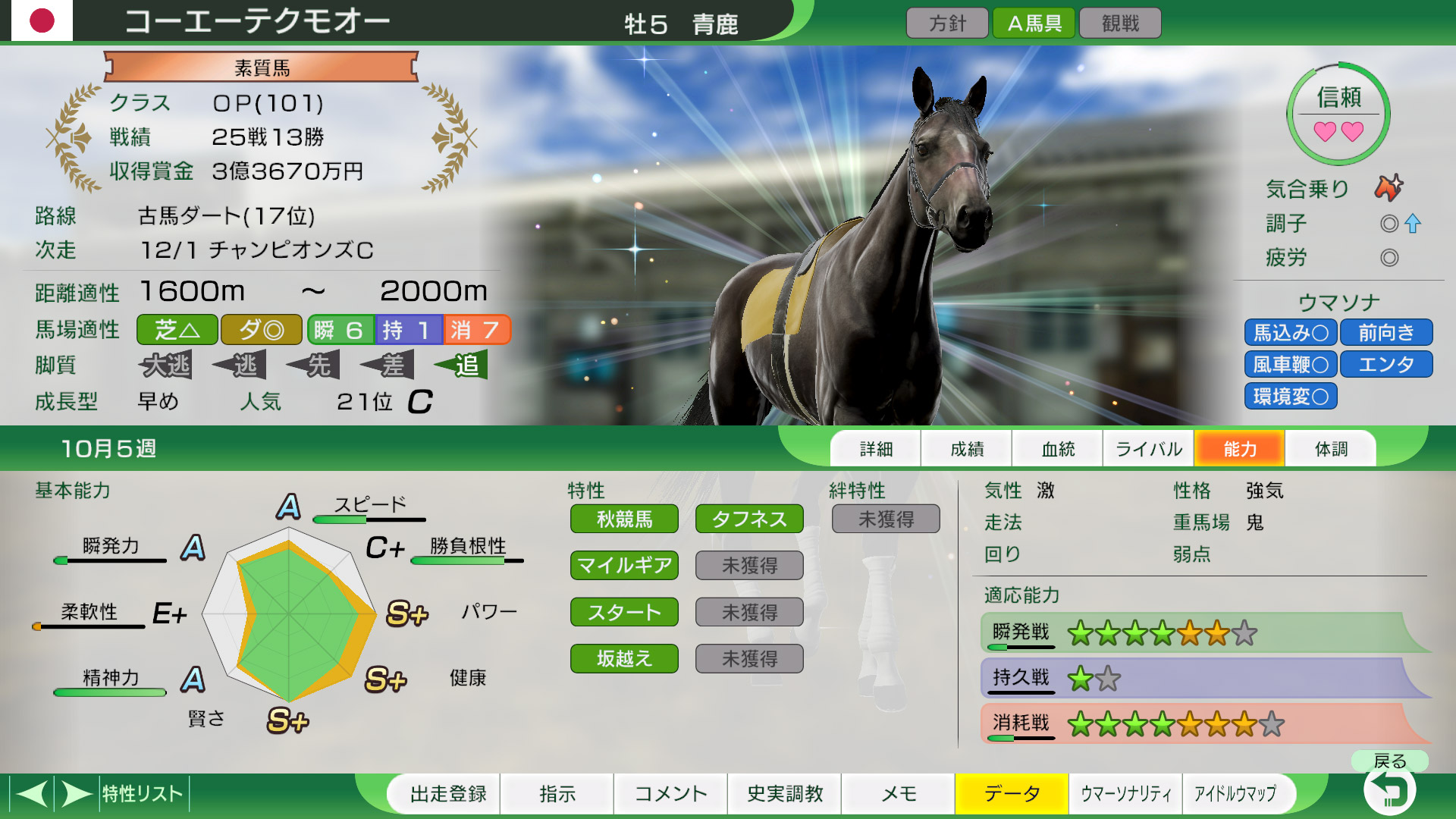Viewport: 1456px width, 819px height.
Task: Switch to the 体調 condition tab
Action: tap(1331, 448)
